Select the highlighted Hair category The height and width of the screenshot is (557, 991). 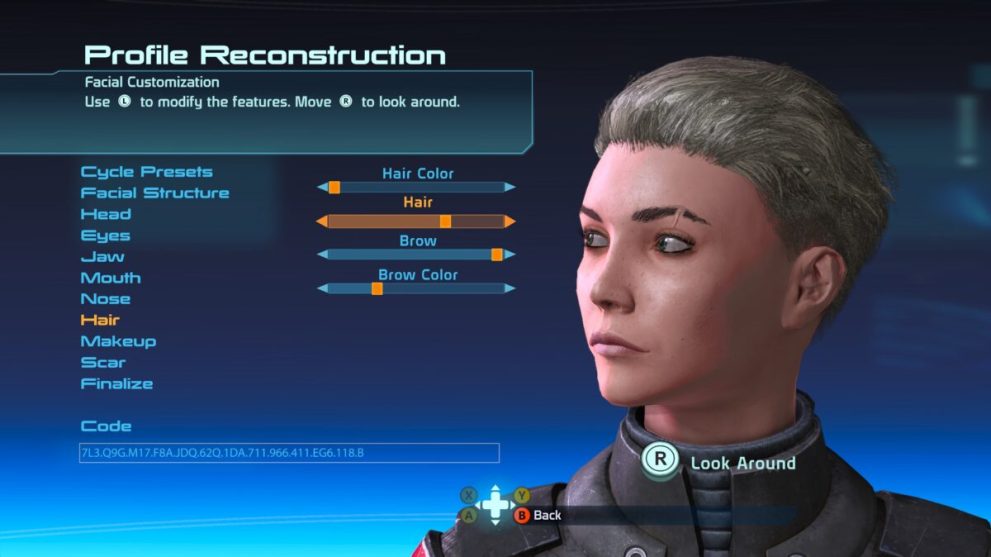[x=100, y=320]
